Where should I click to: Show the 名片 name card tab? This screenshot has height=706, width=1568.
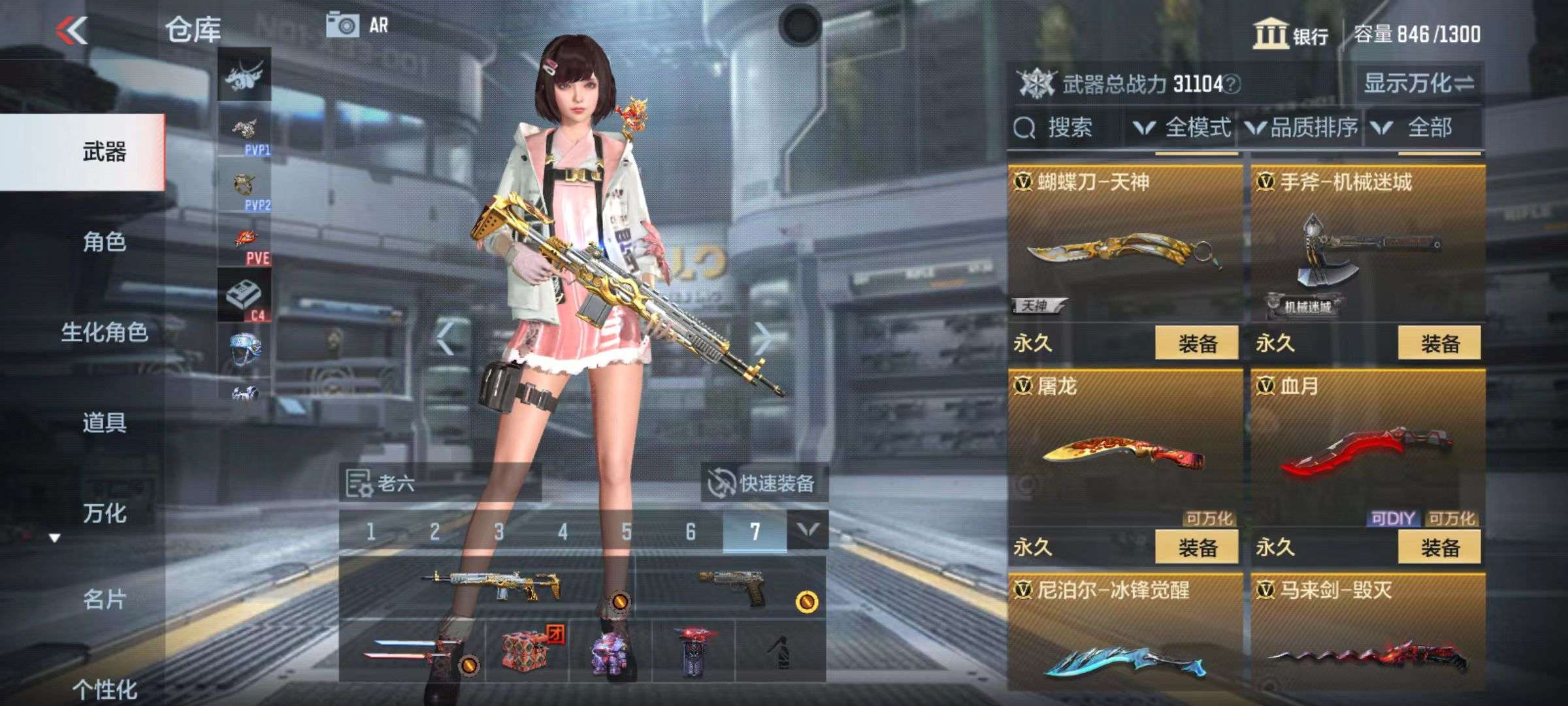[x=105, y=599]
